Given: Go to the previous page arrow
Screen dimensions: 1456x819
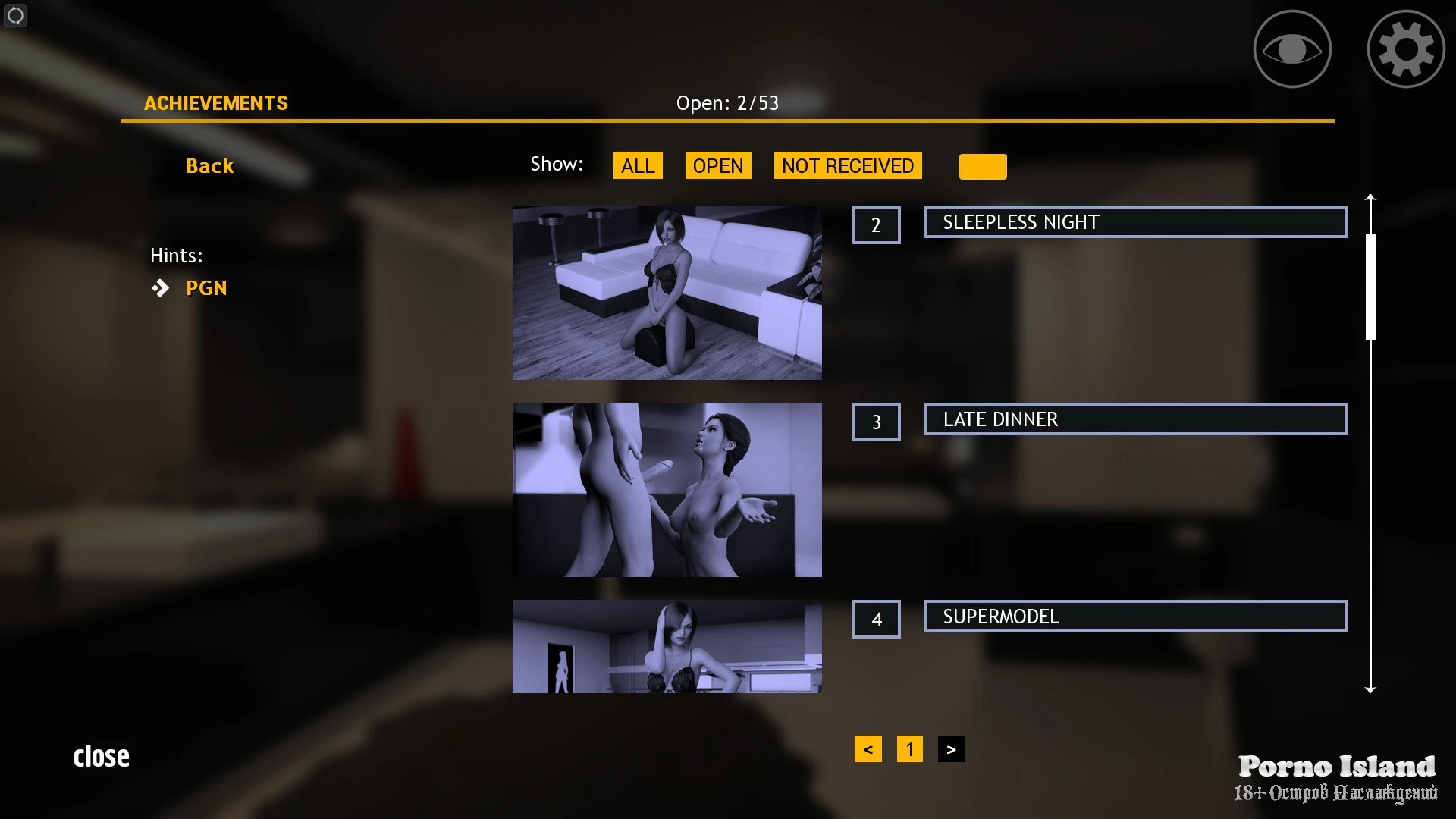Looking at the screenshot, I should click(x=868, y=749).
